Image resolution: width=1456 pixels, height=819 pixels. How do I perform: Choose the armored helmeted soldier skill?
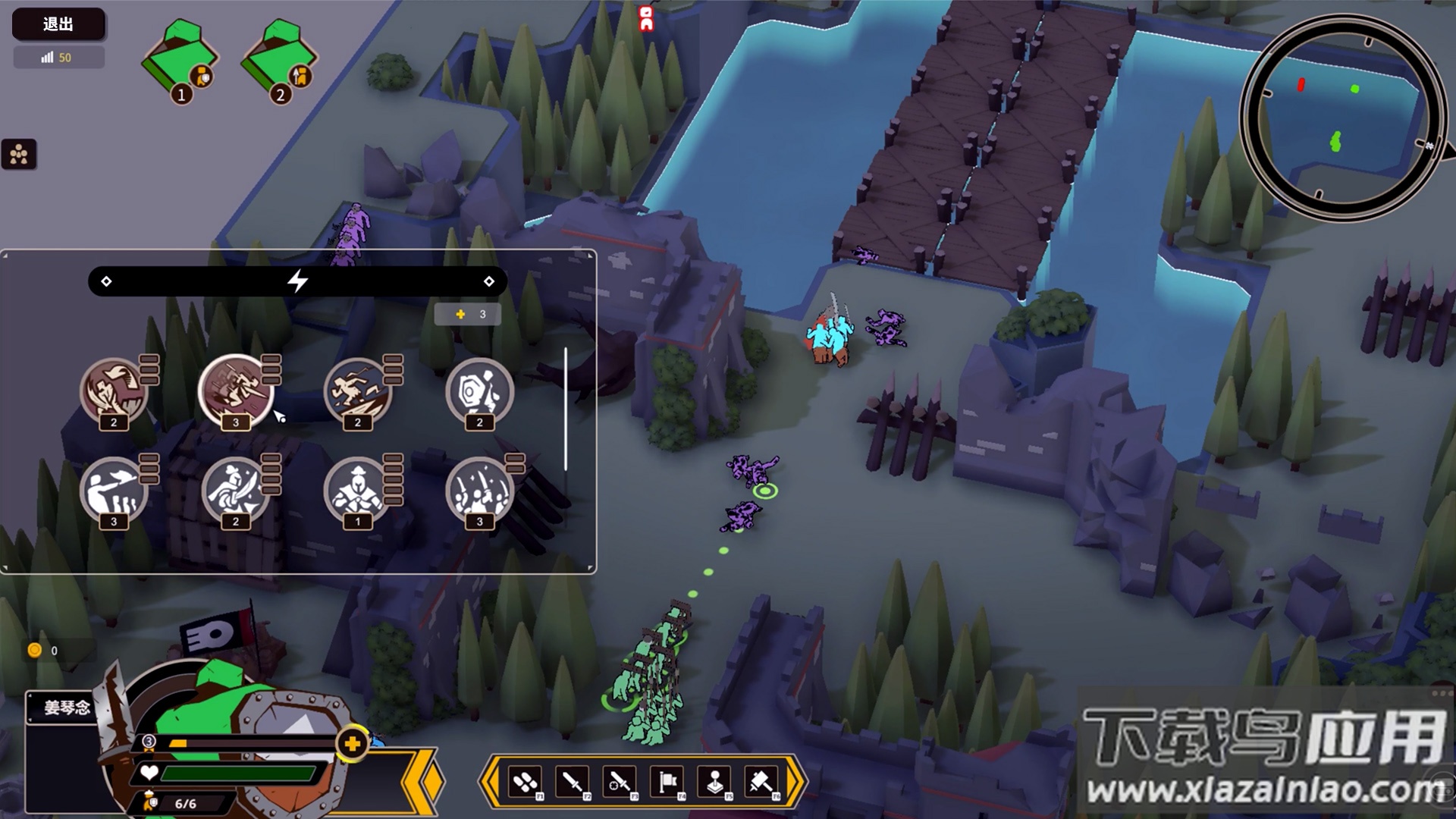point(357,491)
